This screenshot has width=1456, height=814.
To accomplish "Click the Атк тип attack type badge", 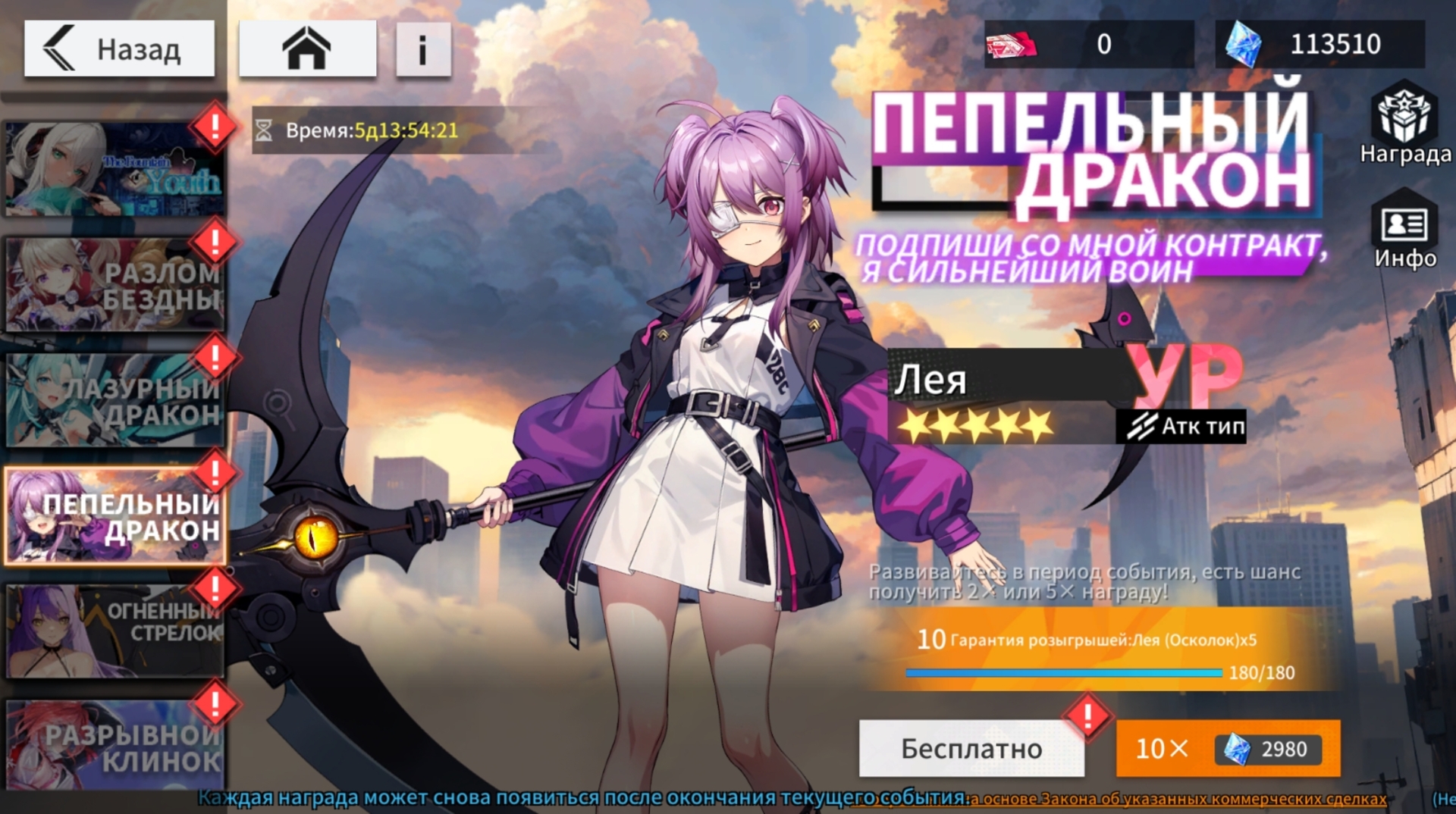I will [1181, 426].
